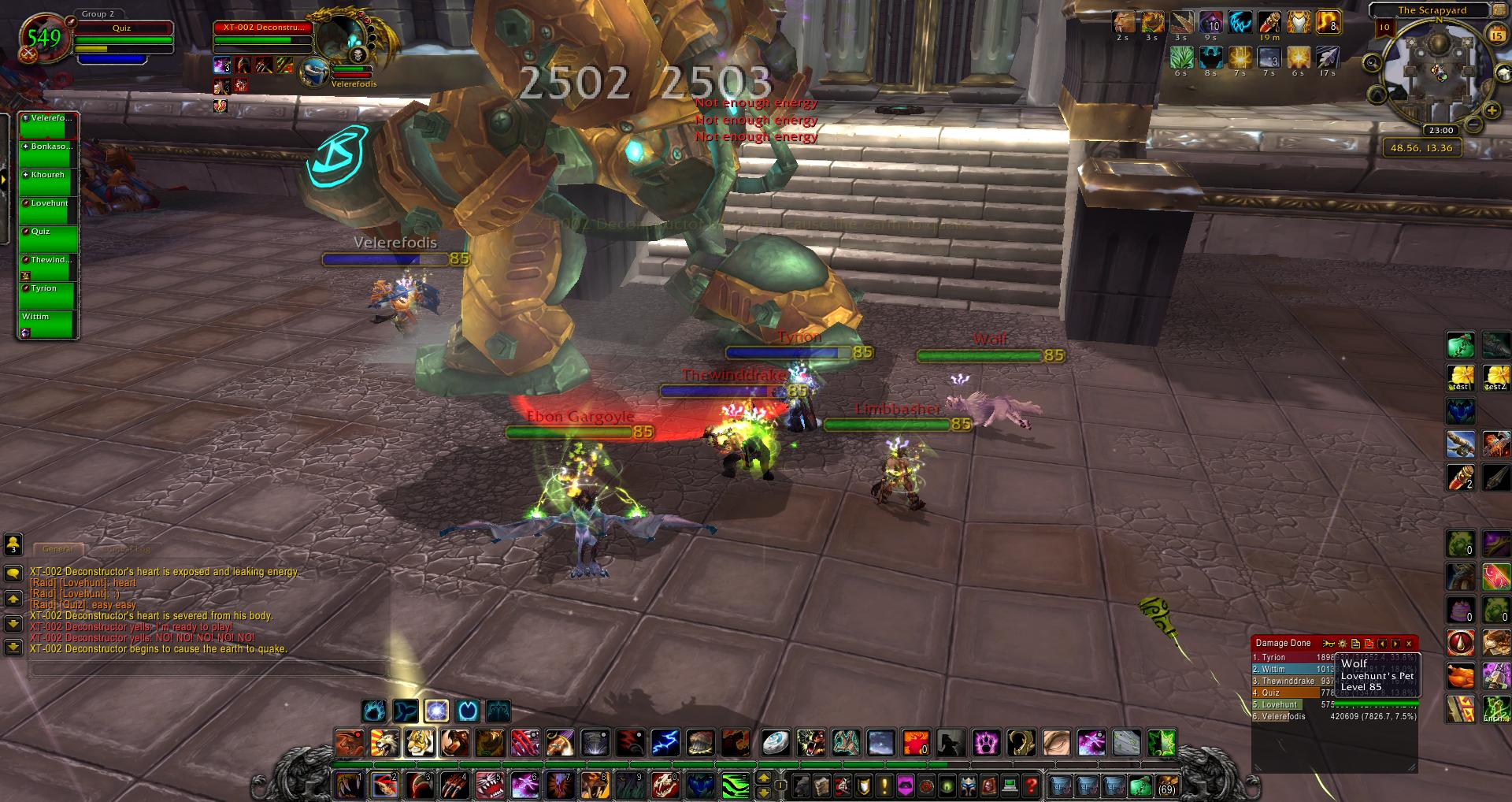
Task: Use the skull bite ability in slot 0
Action: click(x=664, y=785)
